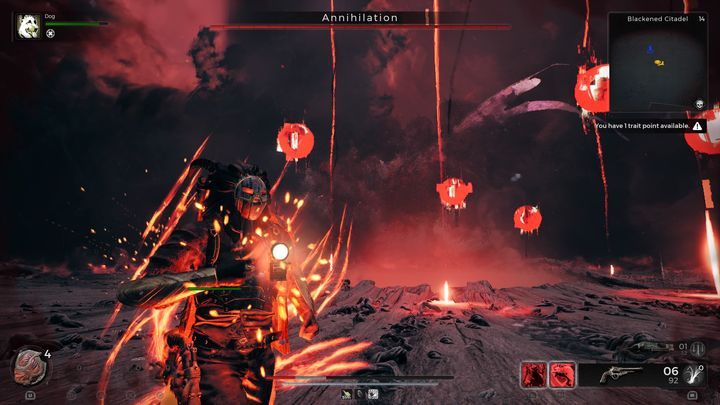Image resolution: width=720 pixels, height=405 pixels.
Task: Activate the second red skill icon
Action: [562, 374]
